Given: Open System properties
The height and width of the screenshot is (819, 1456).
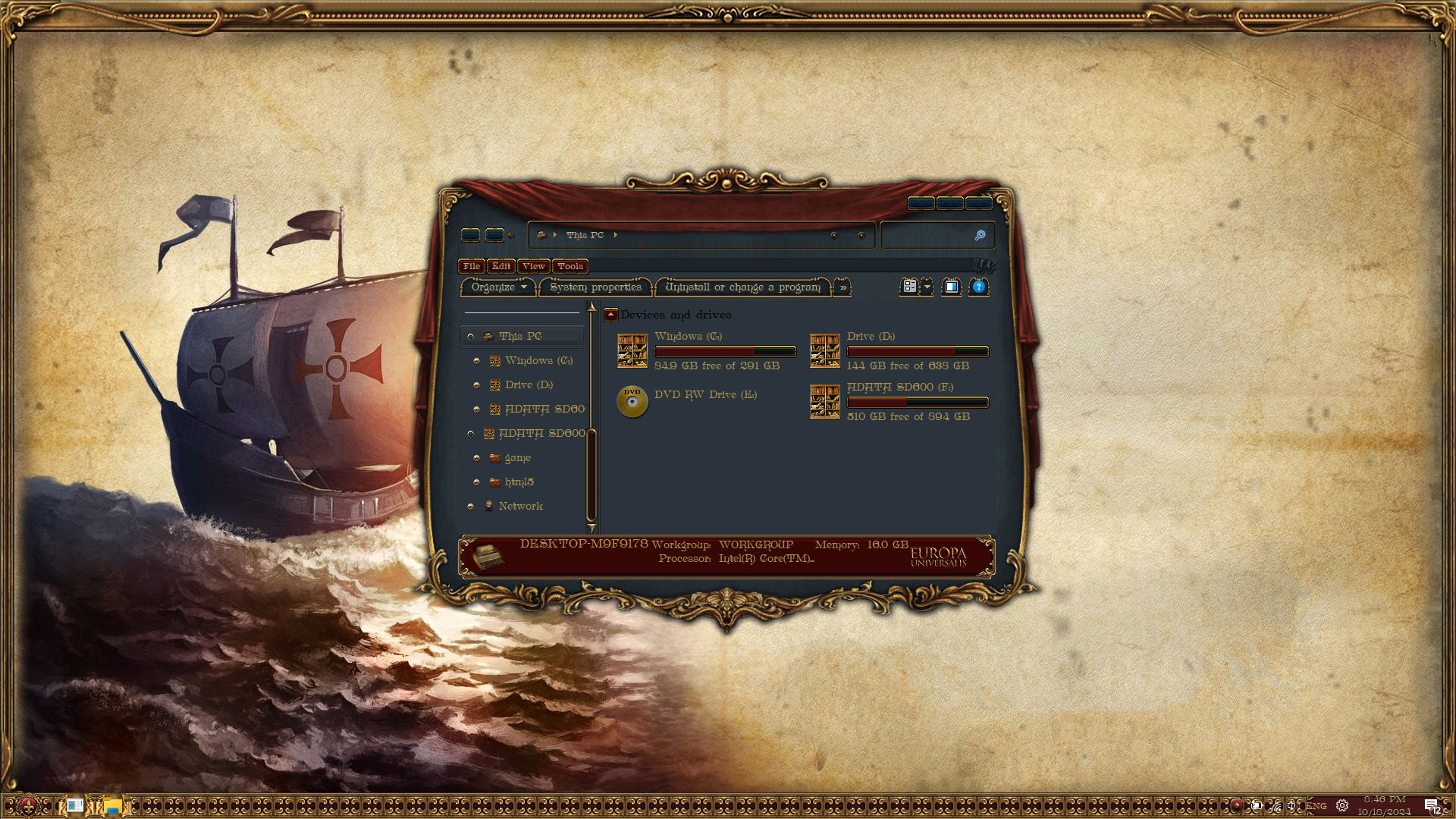Looking at the screenshot, I should [595, 287].
